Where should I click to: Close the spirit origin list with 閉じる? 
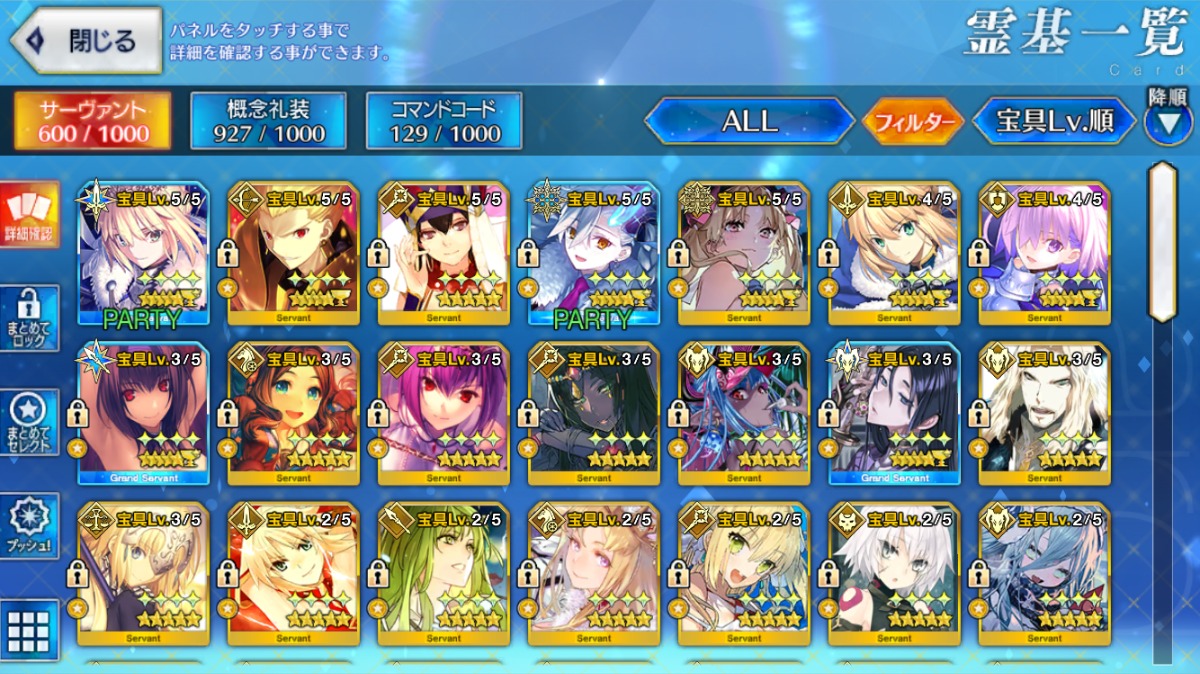(x=86, y=41)
